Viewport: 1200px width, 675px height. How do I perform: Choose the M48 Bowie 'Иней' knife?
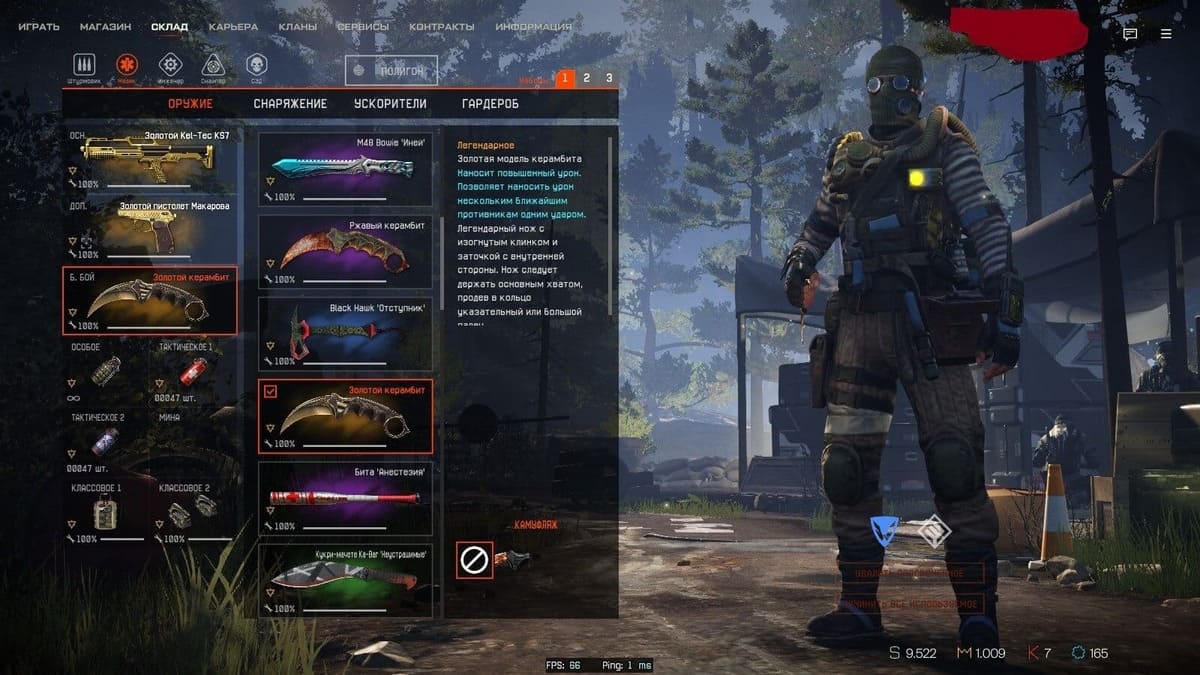point(345,170)
